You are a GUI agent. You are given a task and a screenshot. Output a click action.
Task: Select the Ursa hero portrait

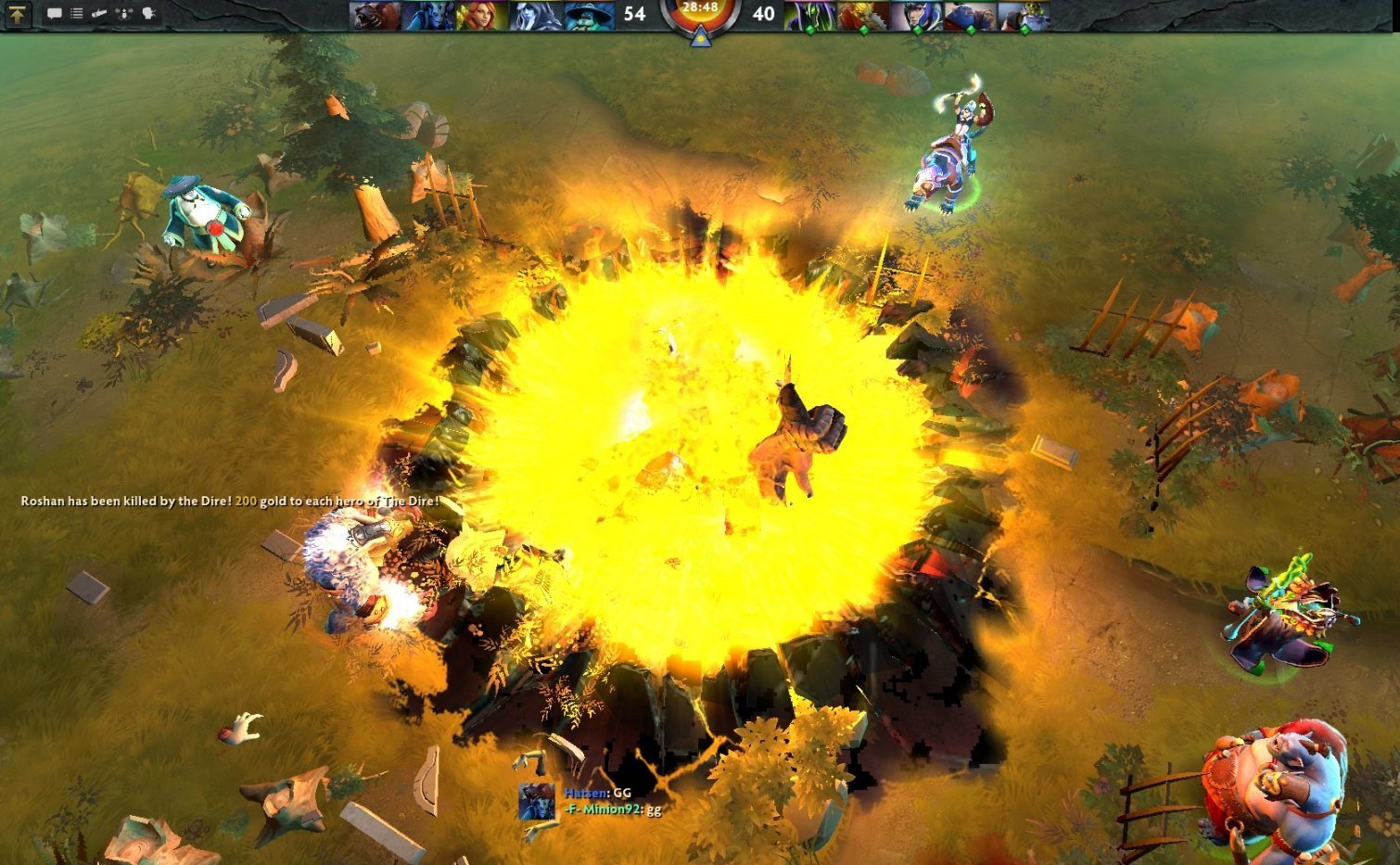[375, 15]
